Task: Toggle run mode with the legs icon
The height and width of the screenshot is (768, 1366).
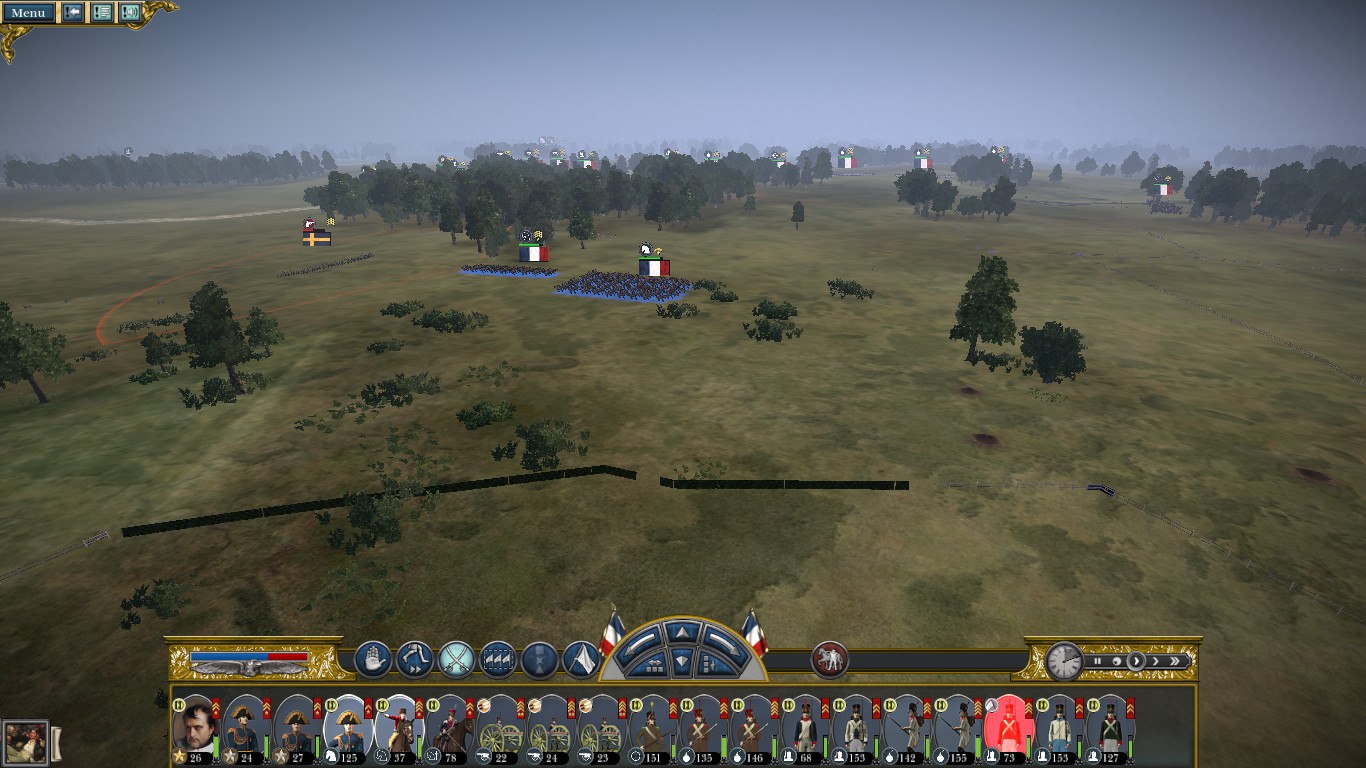Action: click(414, 659)
